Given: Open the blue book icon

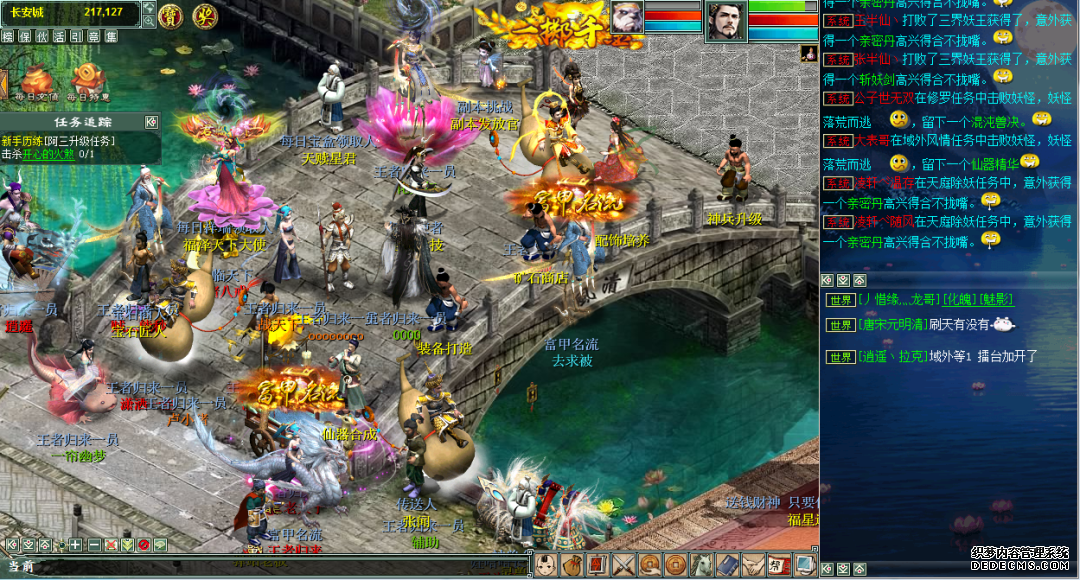Looking at the screenshot, I should [727, 565].
